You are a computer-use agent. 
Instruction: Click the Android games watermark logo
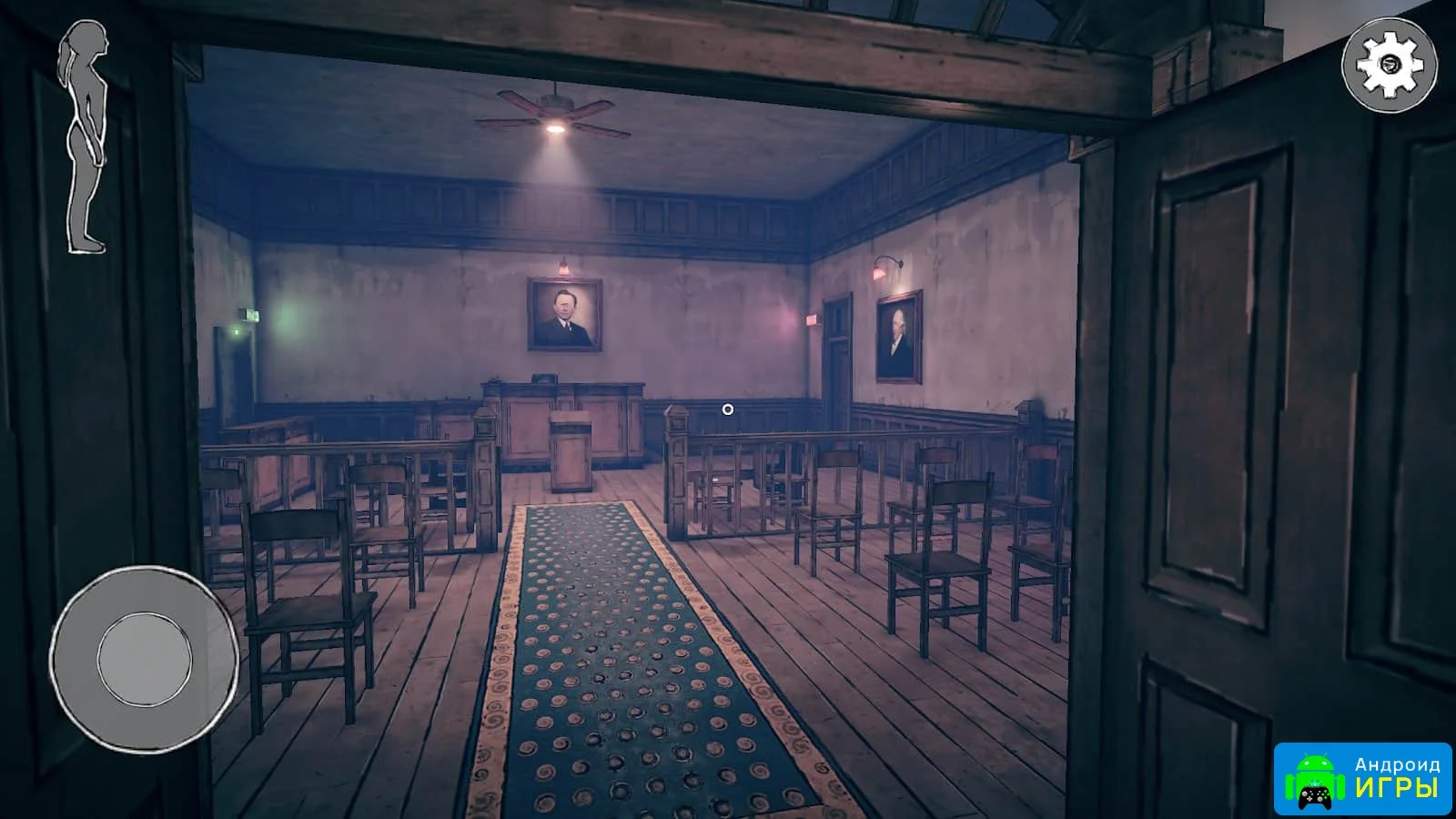[1363, 778]
